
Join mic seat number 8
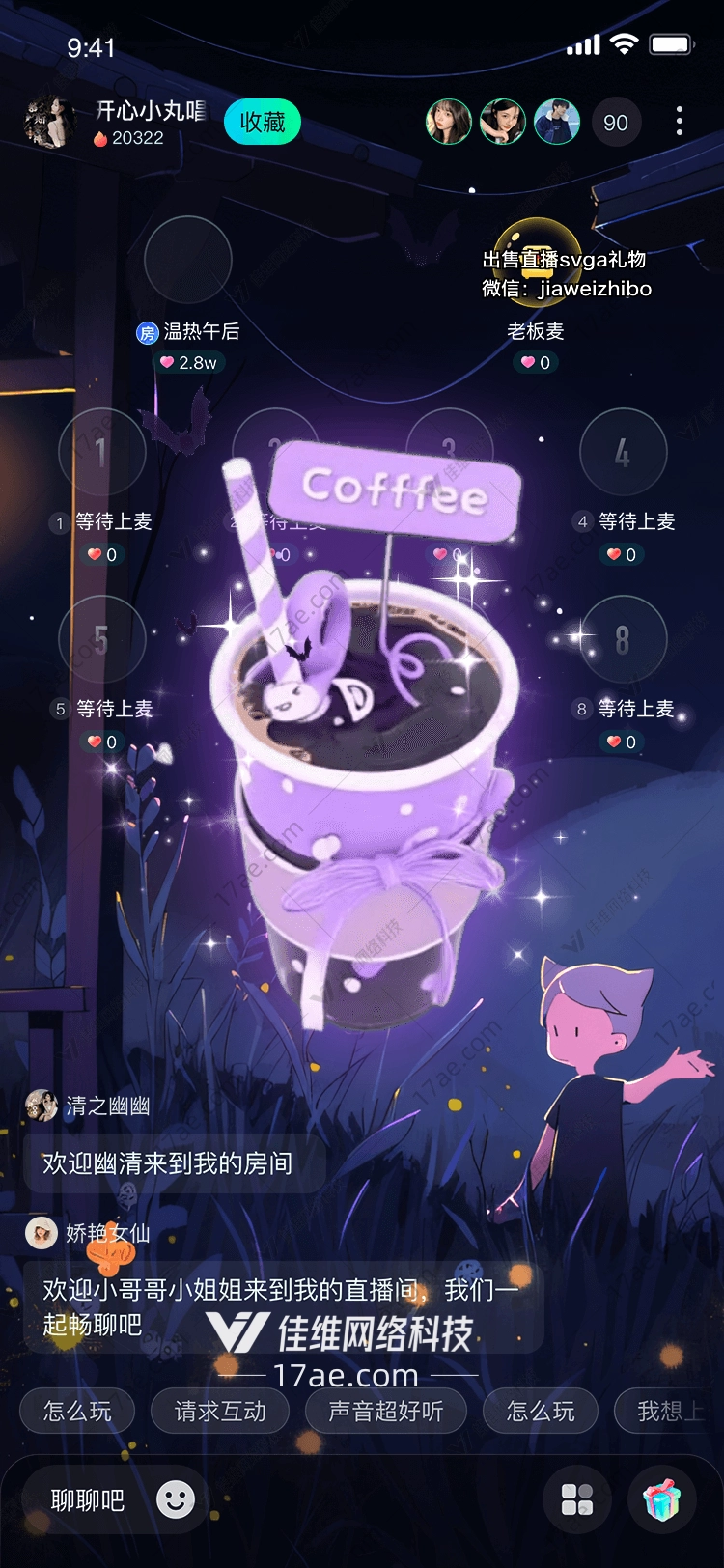(x=623, y=639)
